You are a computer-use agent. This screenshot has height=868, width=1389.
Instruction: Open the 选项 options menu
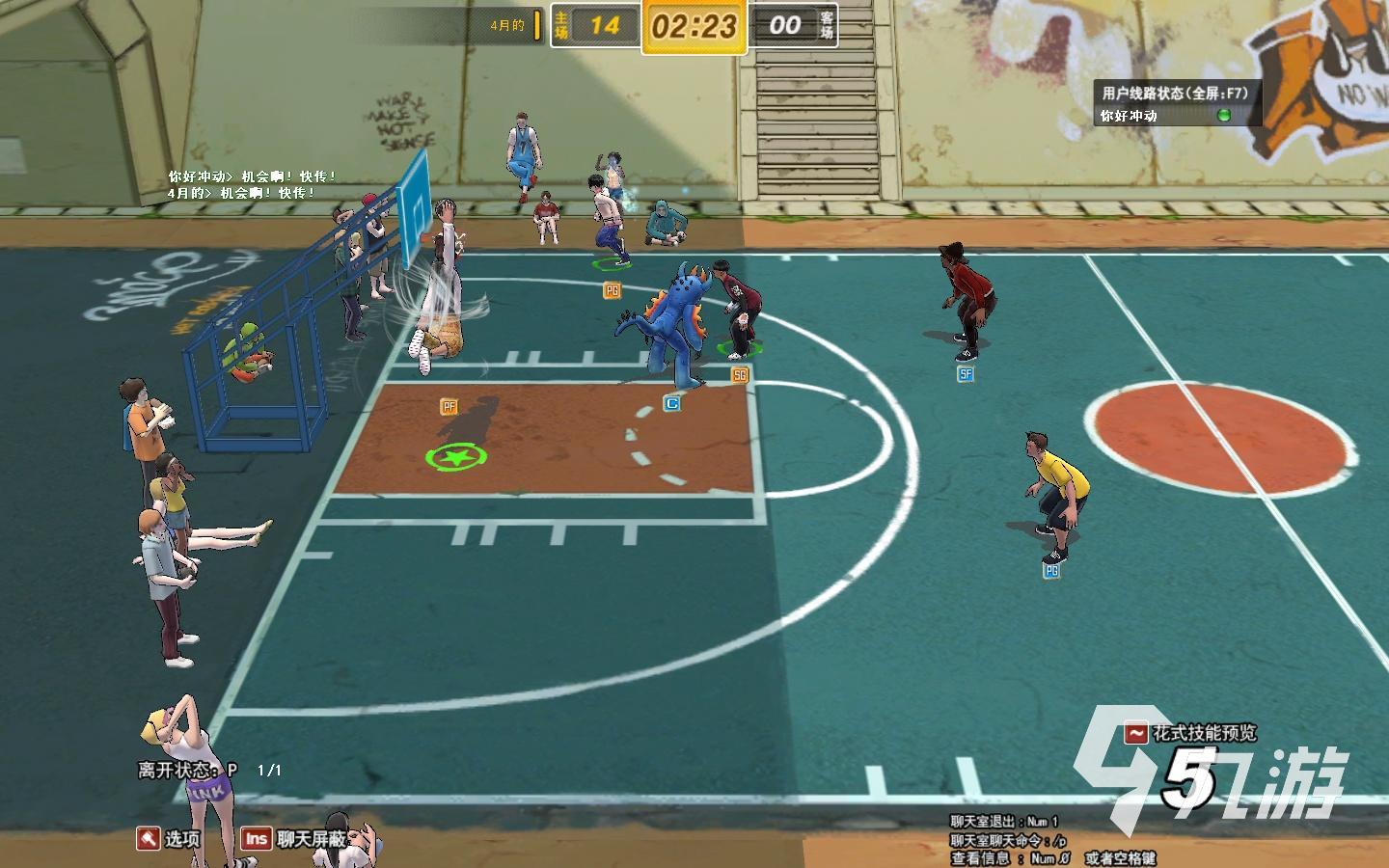click(169, 838)
